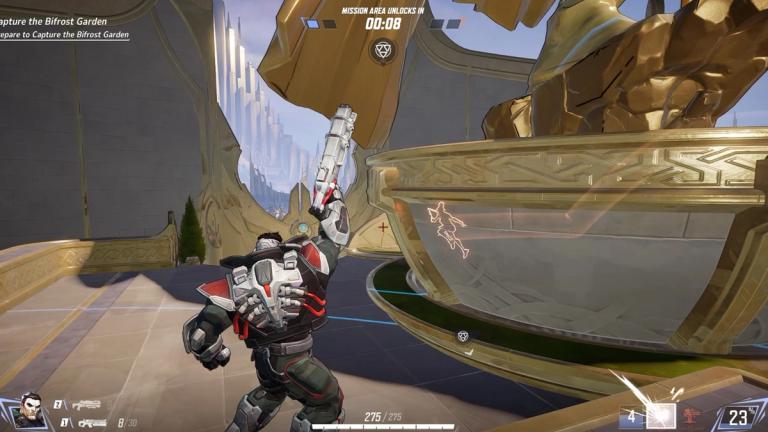Click the mission objective emblem under the timer
Screen dimensions: 768x432
pos(382,49)
